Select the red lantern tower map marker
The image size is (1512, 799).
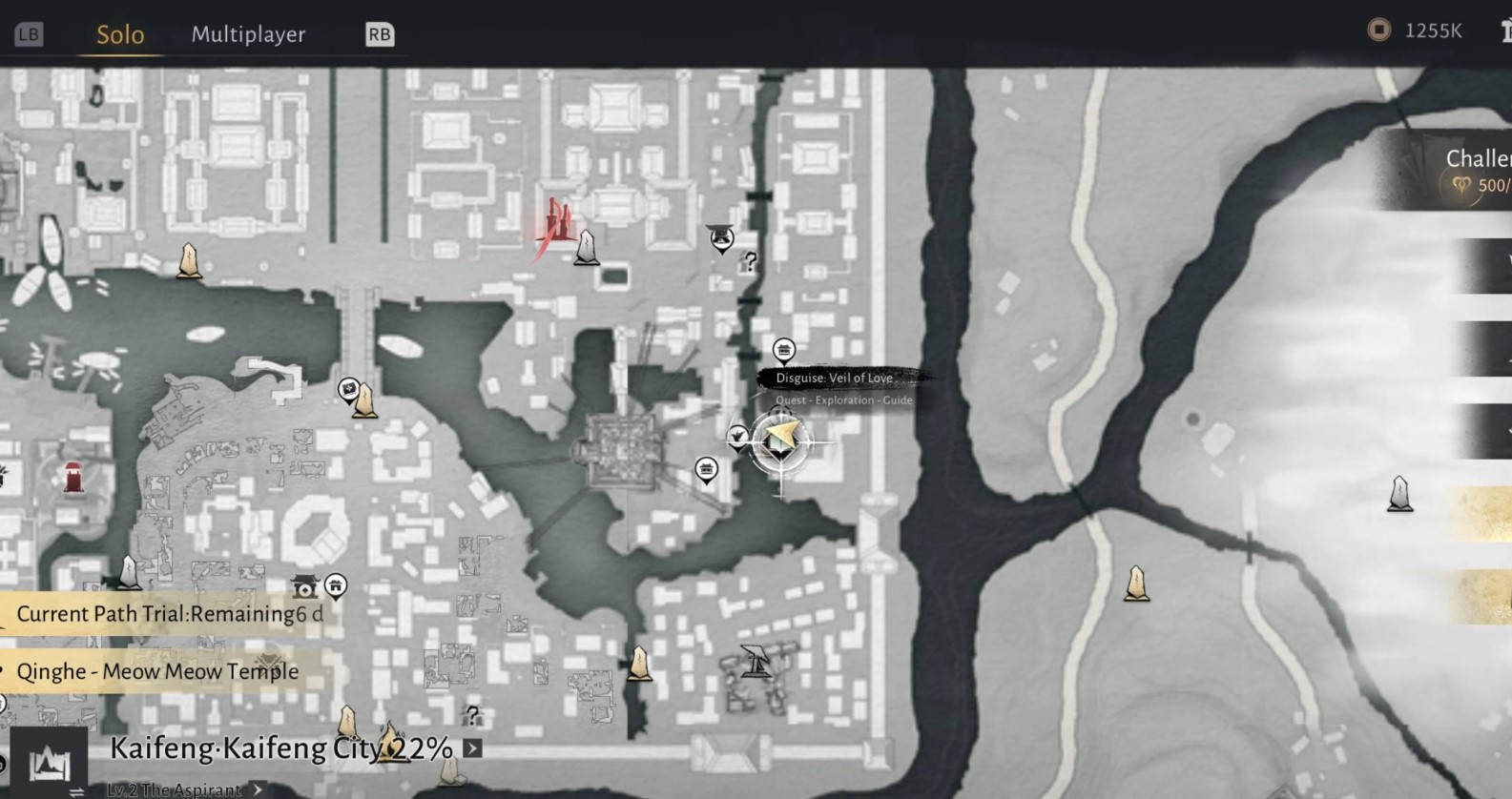pos(73,477)
